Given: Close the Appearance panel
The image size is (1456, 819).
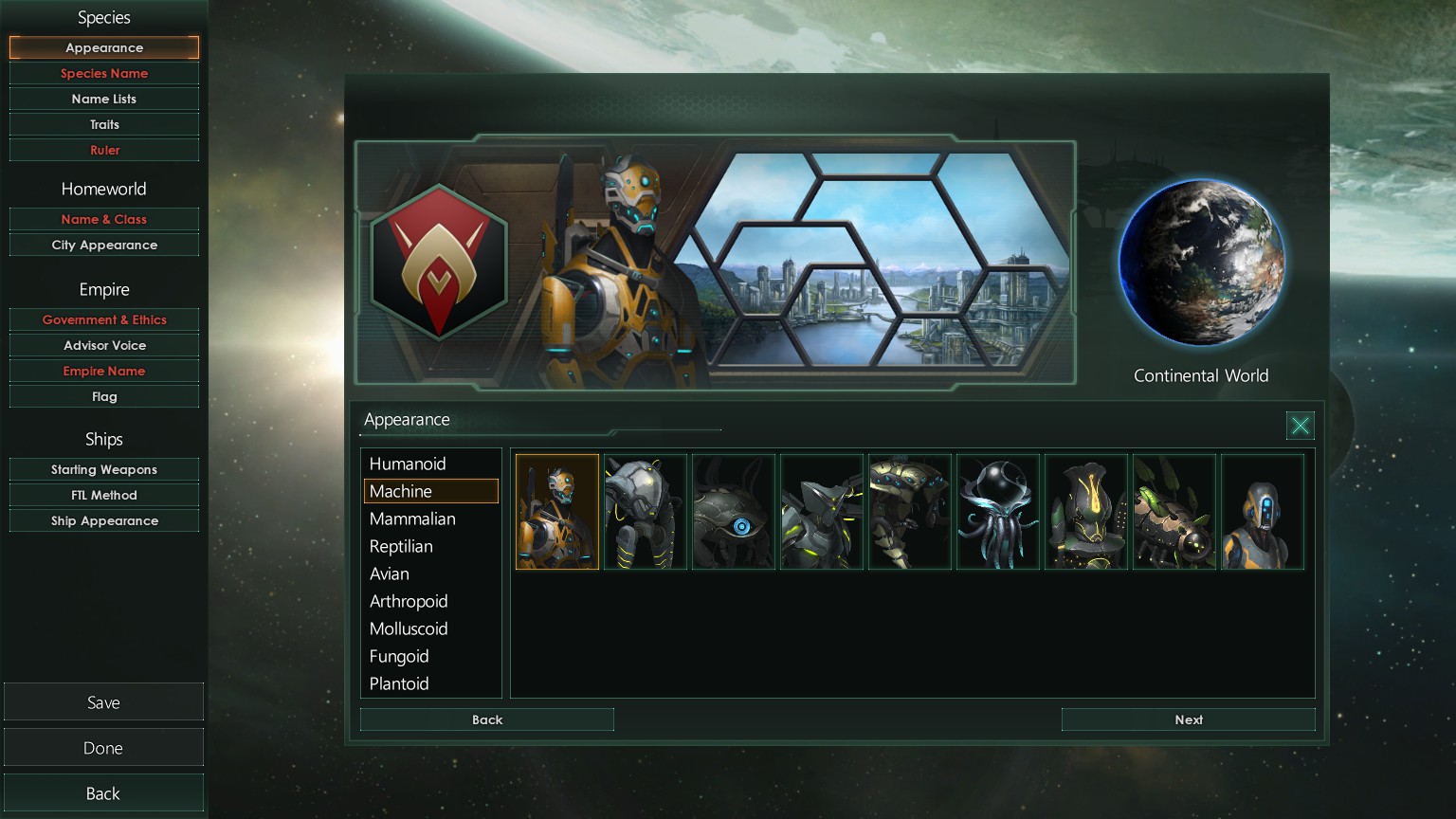Looking at the screenshot, I should click(1300, 426).
